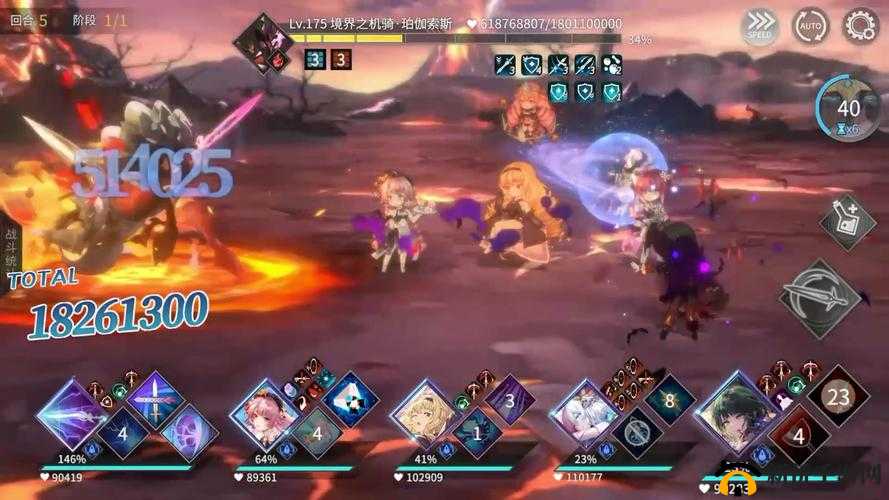The image size is (889, 500).
Task: Select the blonde girl's character portrait
Action: [425, 412]
